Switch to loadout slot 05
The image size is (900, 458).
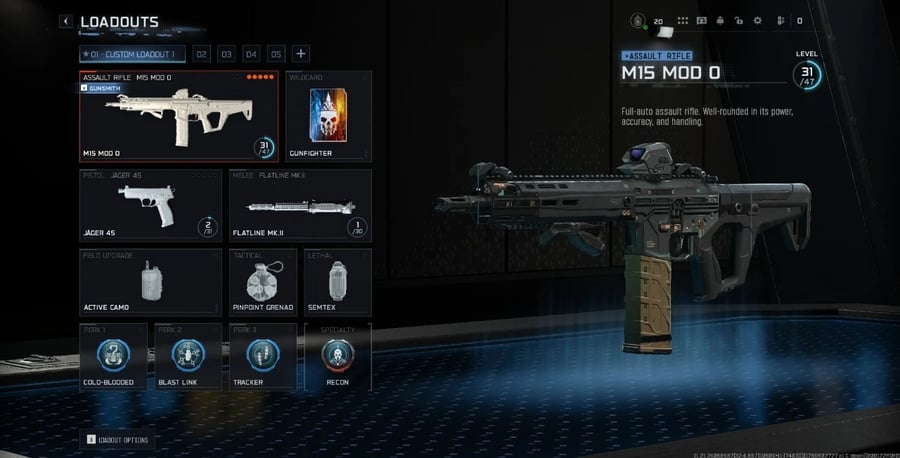(x=276, y=54)
